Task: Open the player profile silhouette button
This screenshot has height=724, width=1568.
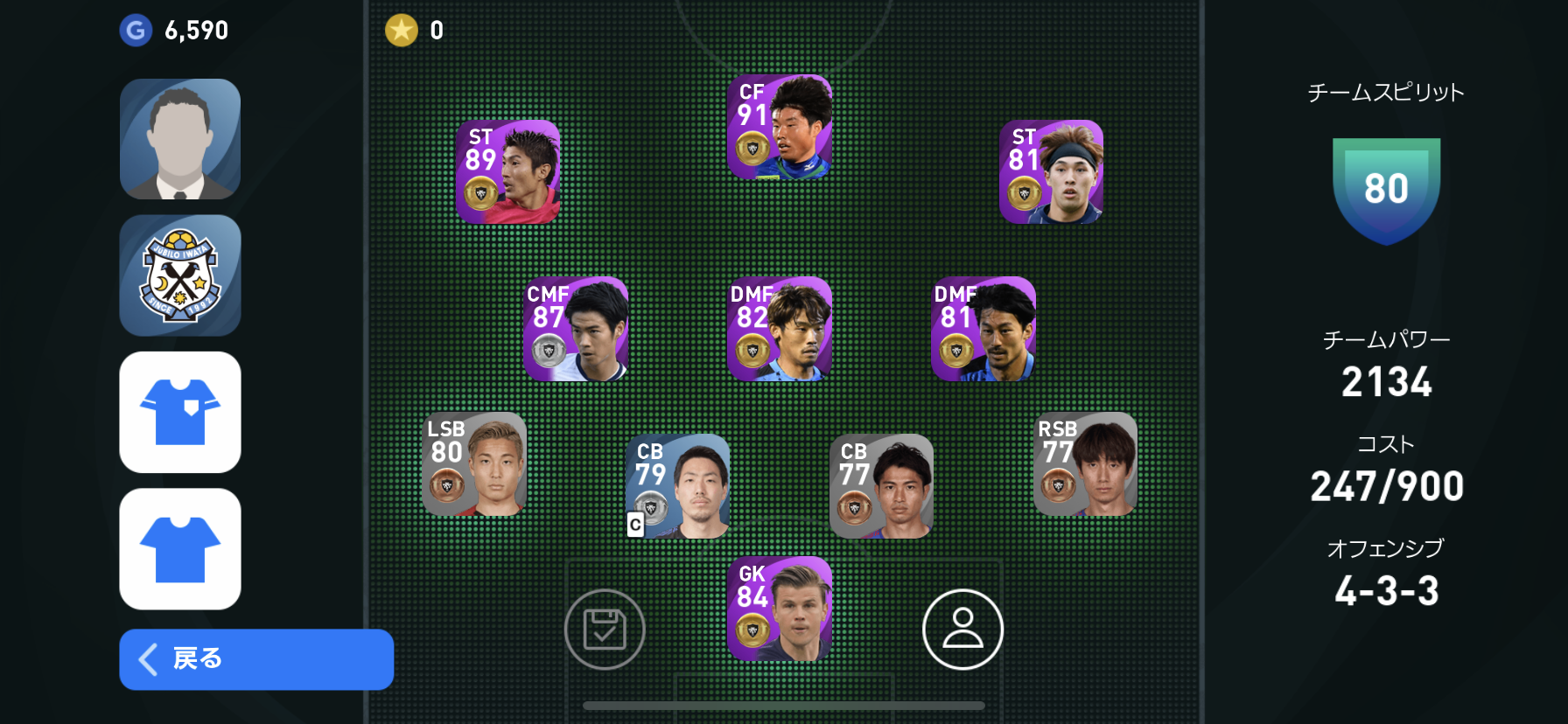Action: click(962, 630)
